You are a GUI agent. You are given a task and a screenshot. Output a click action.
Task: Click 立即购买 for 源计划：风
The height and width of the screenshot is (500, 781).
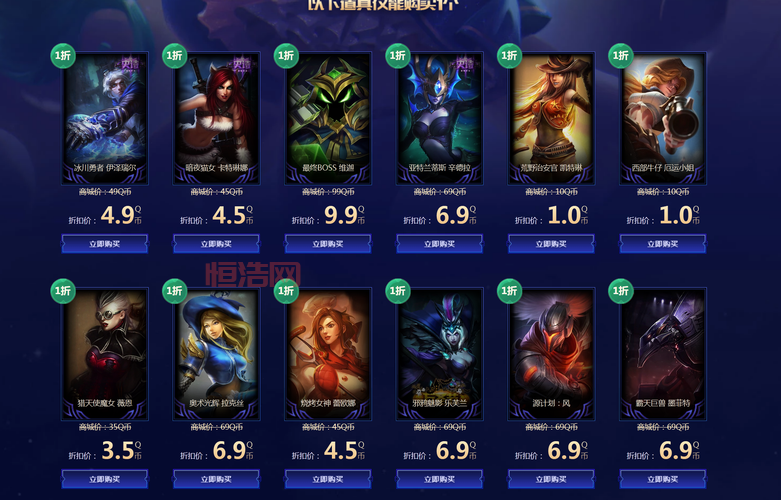tap(551, 479)
